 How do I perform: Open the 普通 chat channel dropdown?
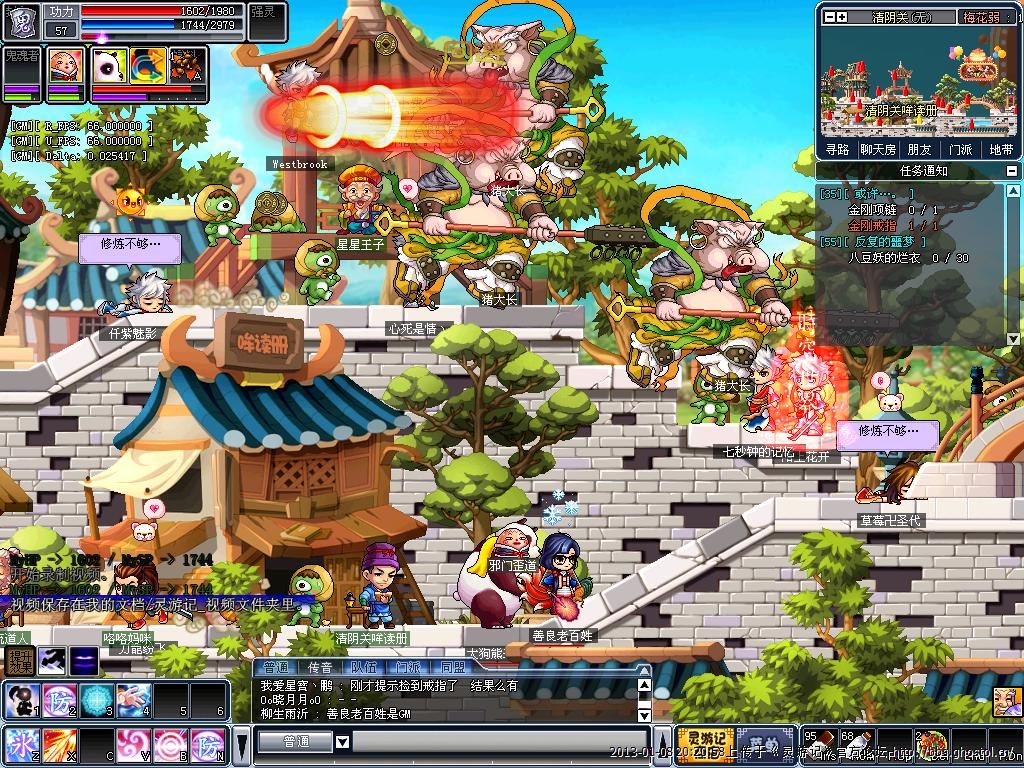[342, 742]
